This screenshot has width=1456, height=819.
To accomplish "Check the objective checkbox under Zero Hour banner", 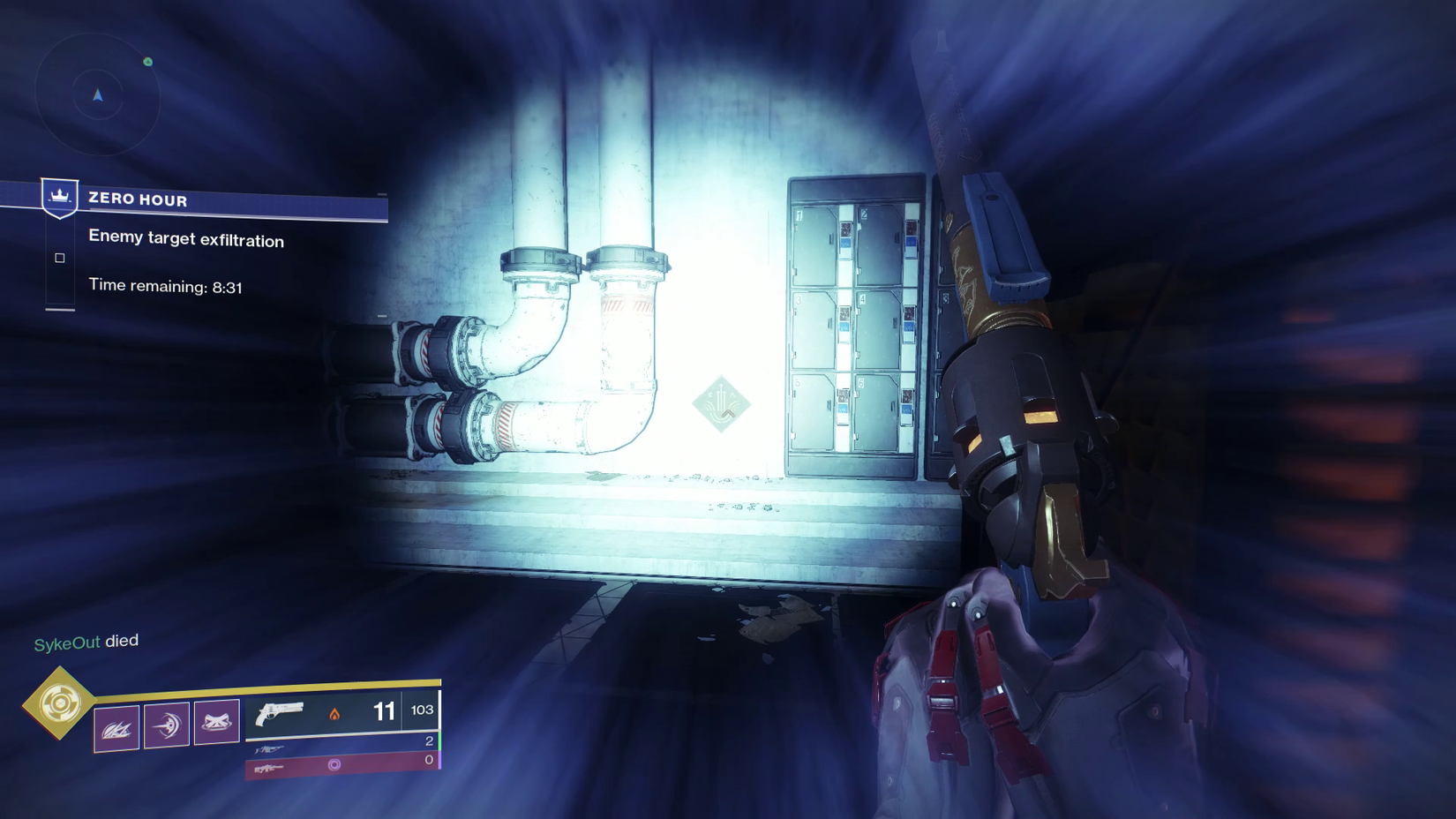I will 59,257.
